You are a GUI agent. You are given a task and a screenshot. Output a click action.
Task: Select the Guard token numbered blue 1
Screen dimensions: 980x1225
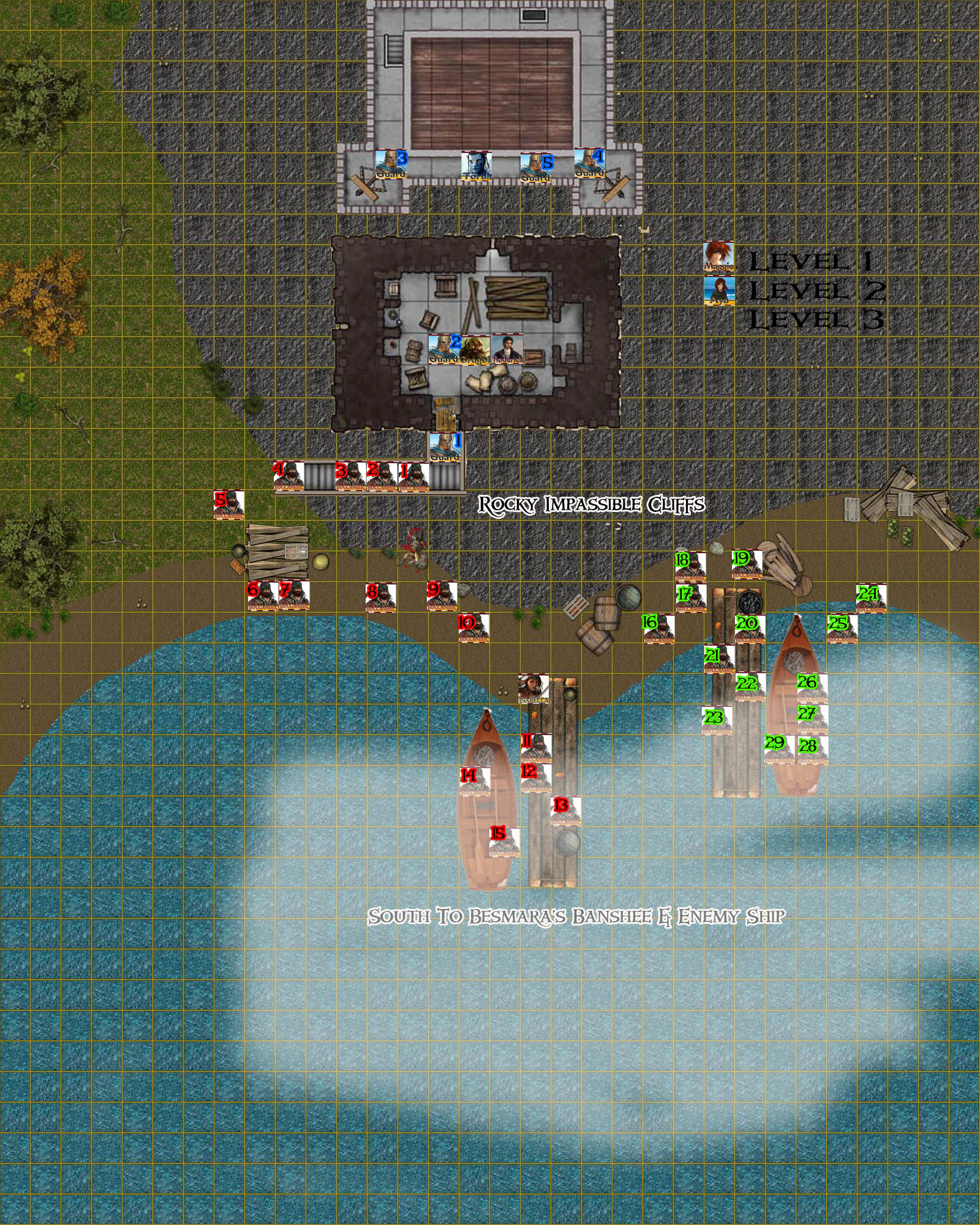tap(444, 448)
